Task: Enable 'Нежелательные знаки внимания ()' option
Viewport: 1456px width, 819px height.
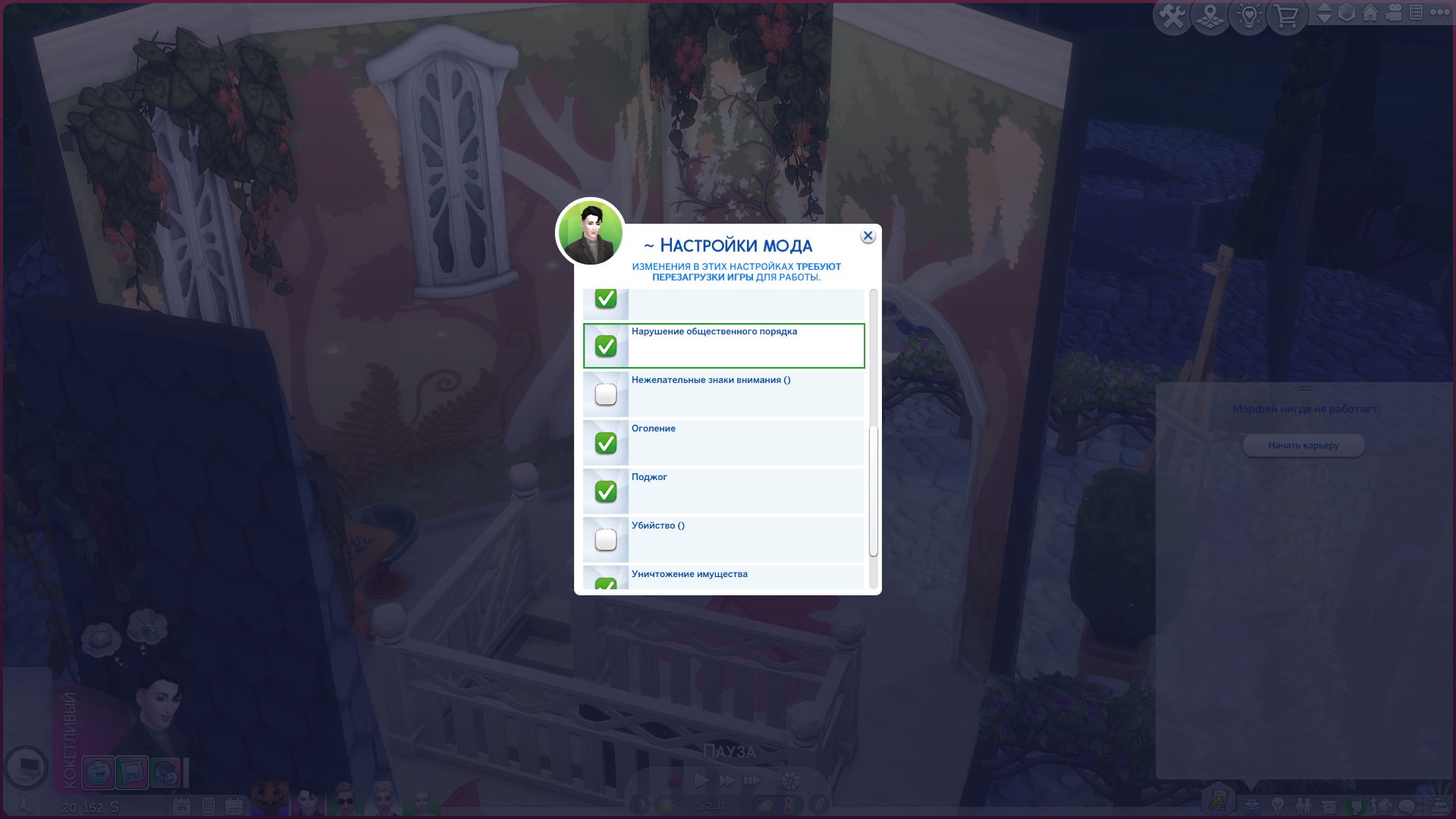Action: (605, 394)
